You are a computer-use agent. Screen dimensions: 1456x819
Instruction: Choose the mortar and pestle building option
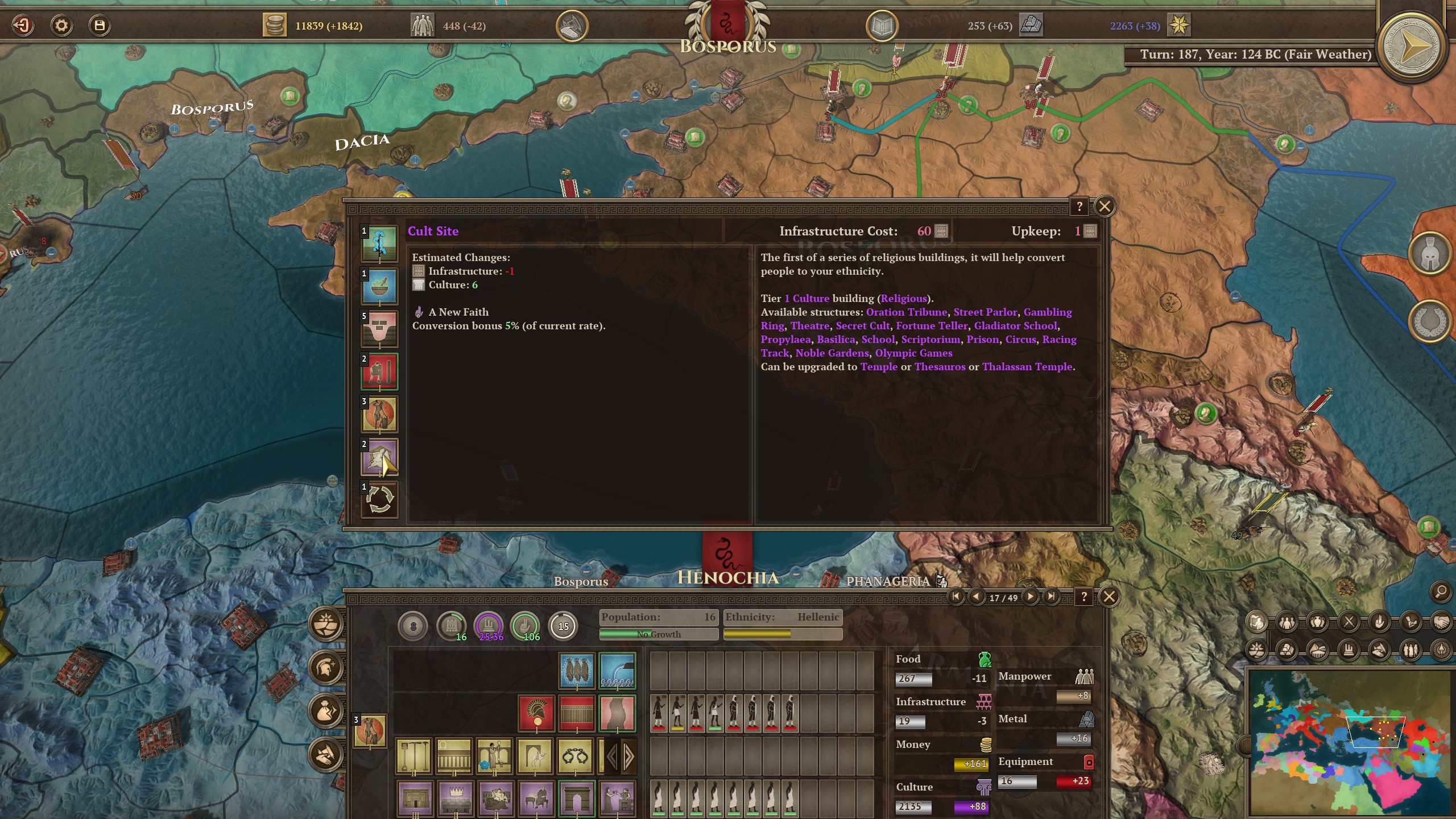(x=379, y=287)
